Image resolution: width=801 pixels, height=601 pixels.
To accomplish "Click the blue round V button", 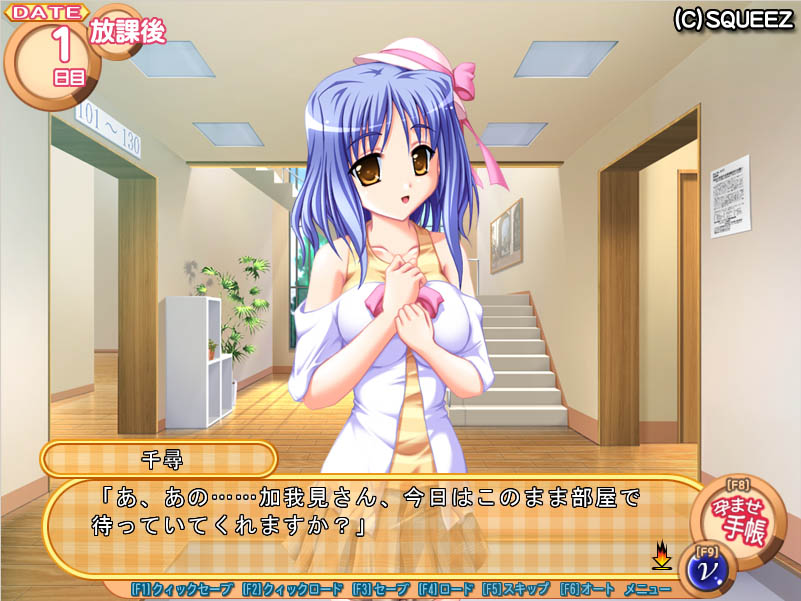I will pyautogui.click(x=709, y=570).
